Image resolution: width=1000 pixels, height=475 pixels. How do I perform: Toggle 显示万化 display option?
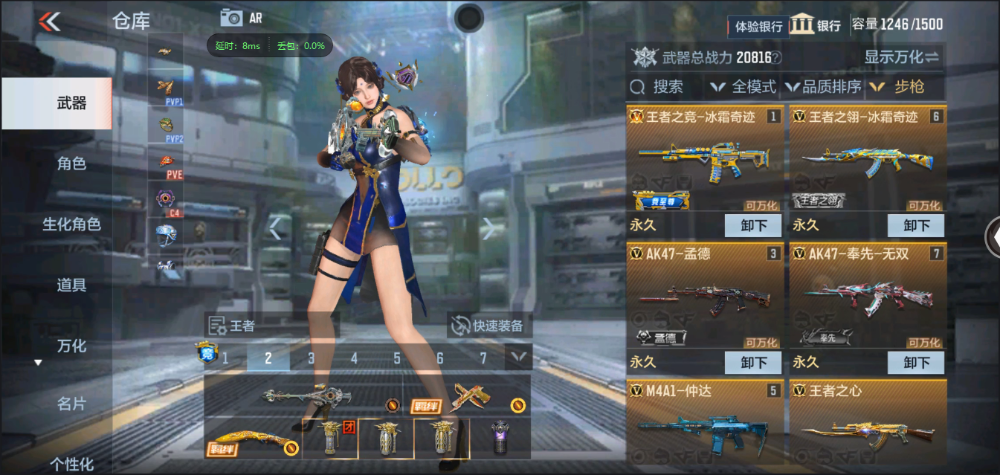tap(901, 57)
